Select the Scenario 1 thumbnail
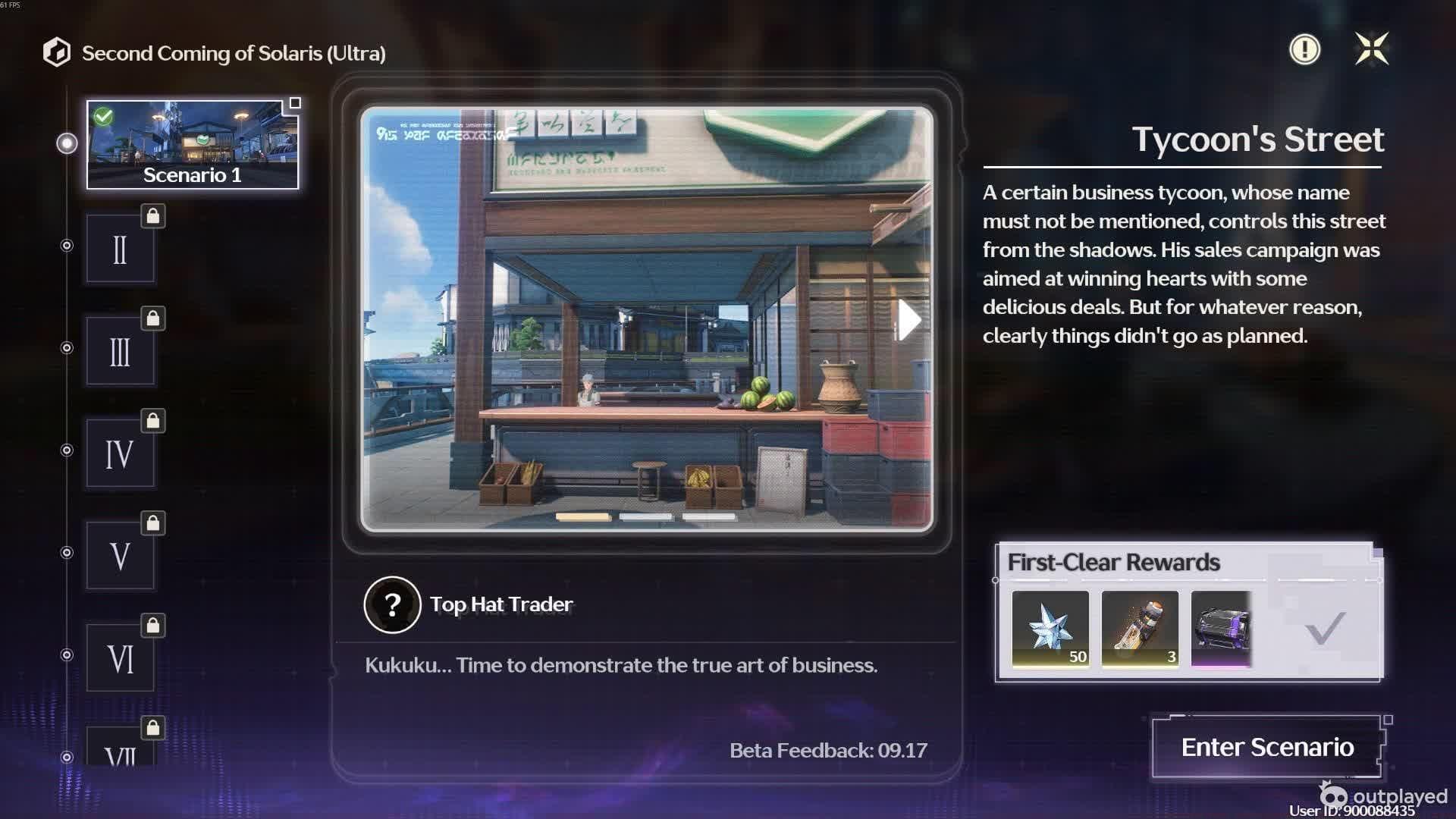This screenshot has height=819, width=1456. tap(193, 145)
